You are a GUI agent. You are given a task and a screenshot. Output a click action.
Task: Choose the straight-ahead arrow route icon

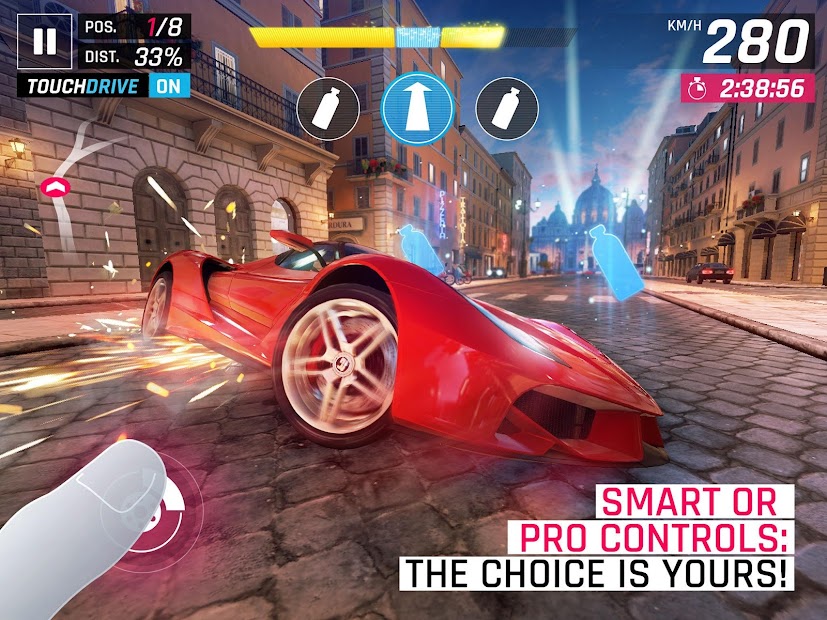tap(413, 104)
